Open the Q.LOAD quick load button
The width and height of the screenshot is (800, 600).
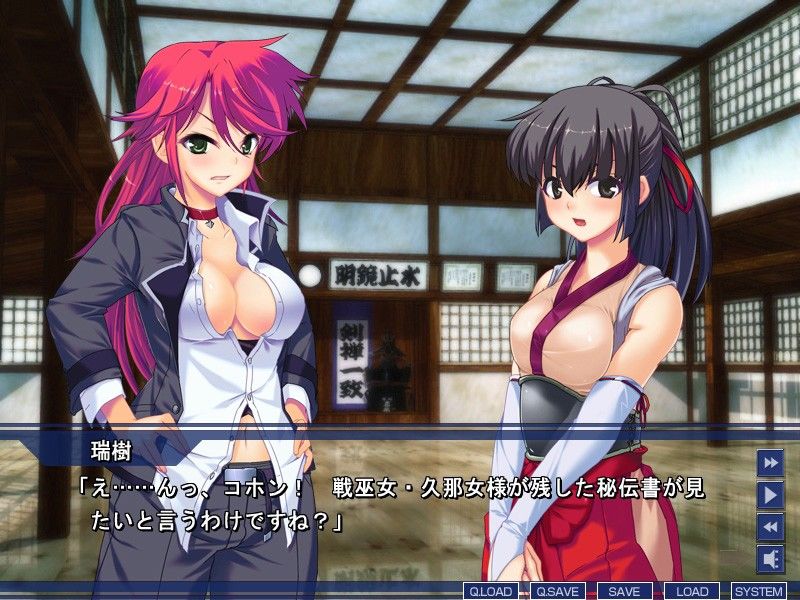click(x=489, y=591)
